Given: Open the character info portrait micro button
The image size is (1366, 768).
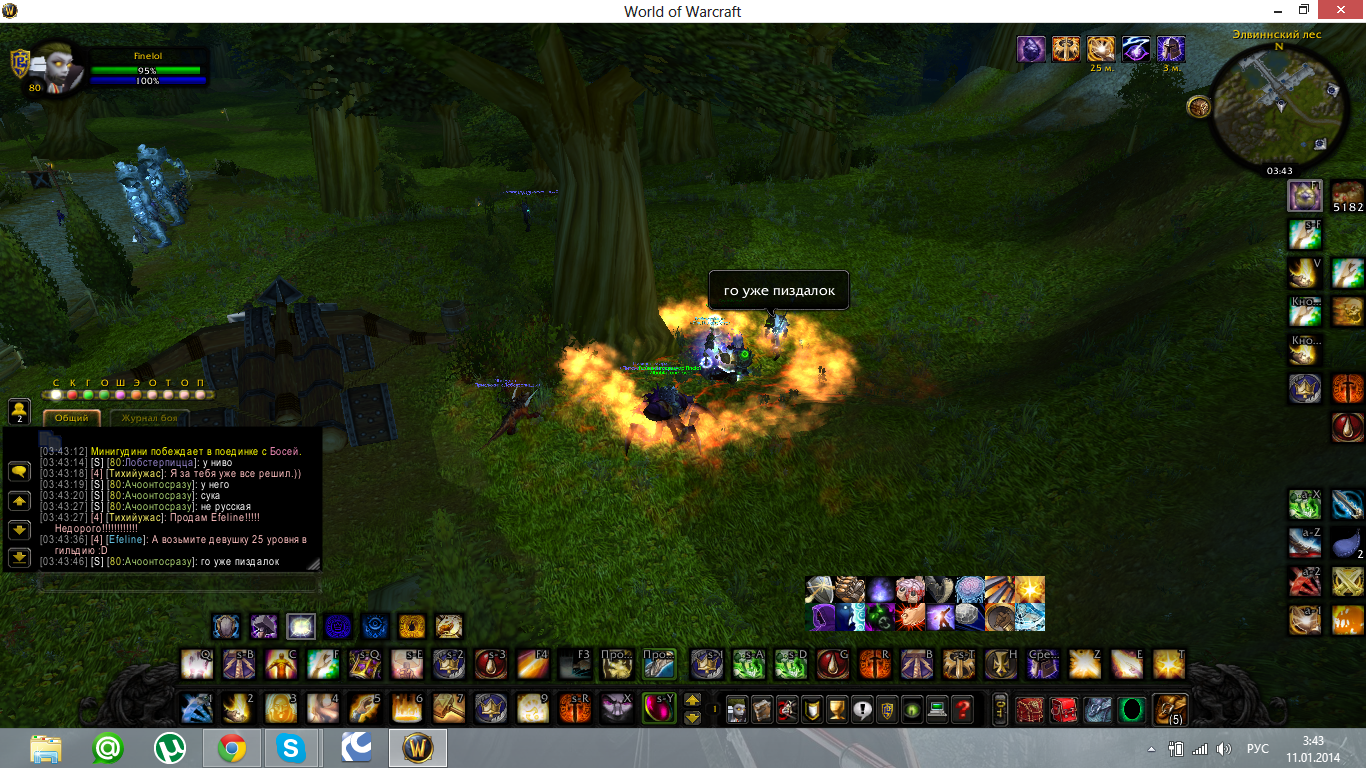Looking at the screenshot, I should [736, 709].
